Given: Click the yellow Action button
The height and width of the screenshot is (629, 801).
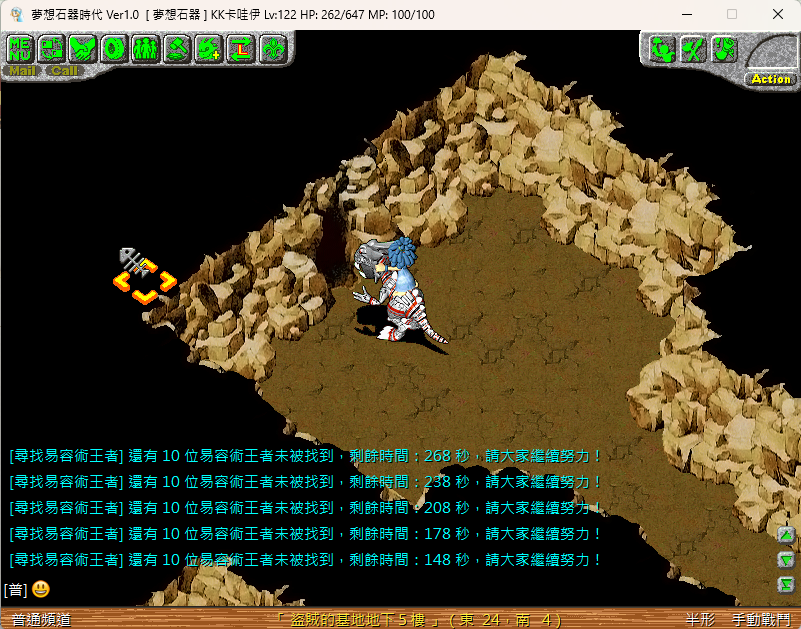Looking at the screenshot, I should [x=770, y=79].
